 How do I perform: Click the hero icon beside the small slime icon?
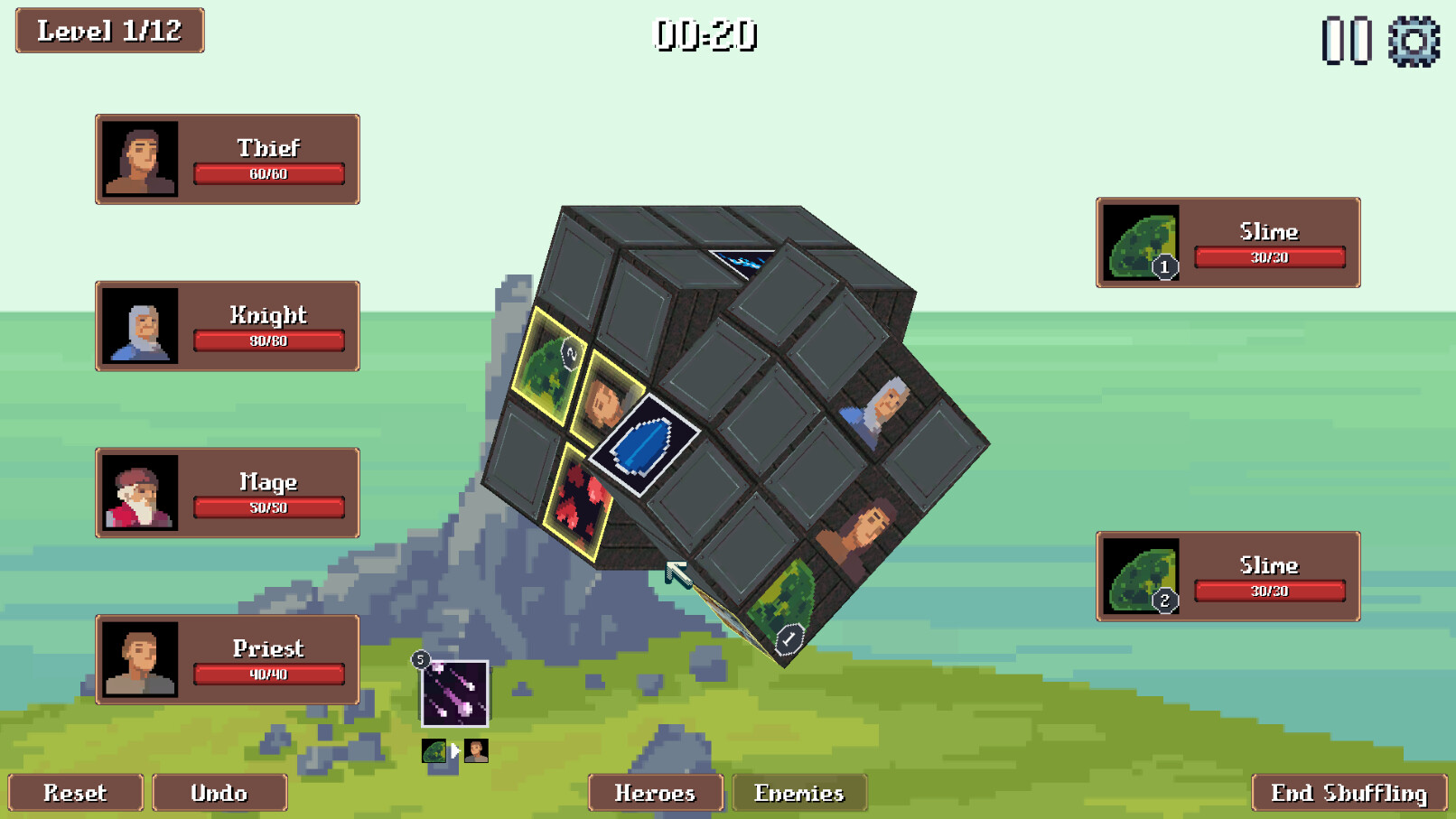(477, 749)
